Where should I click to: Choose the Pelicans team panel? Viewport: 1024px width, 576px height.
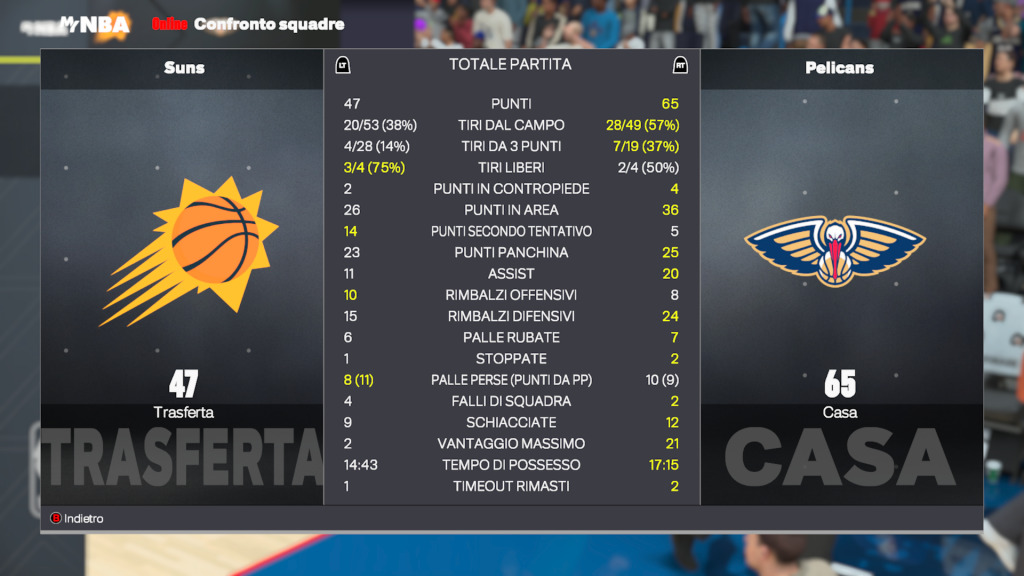840,270
